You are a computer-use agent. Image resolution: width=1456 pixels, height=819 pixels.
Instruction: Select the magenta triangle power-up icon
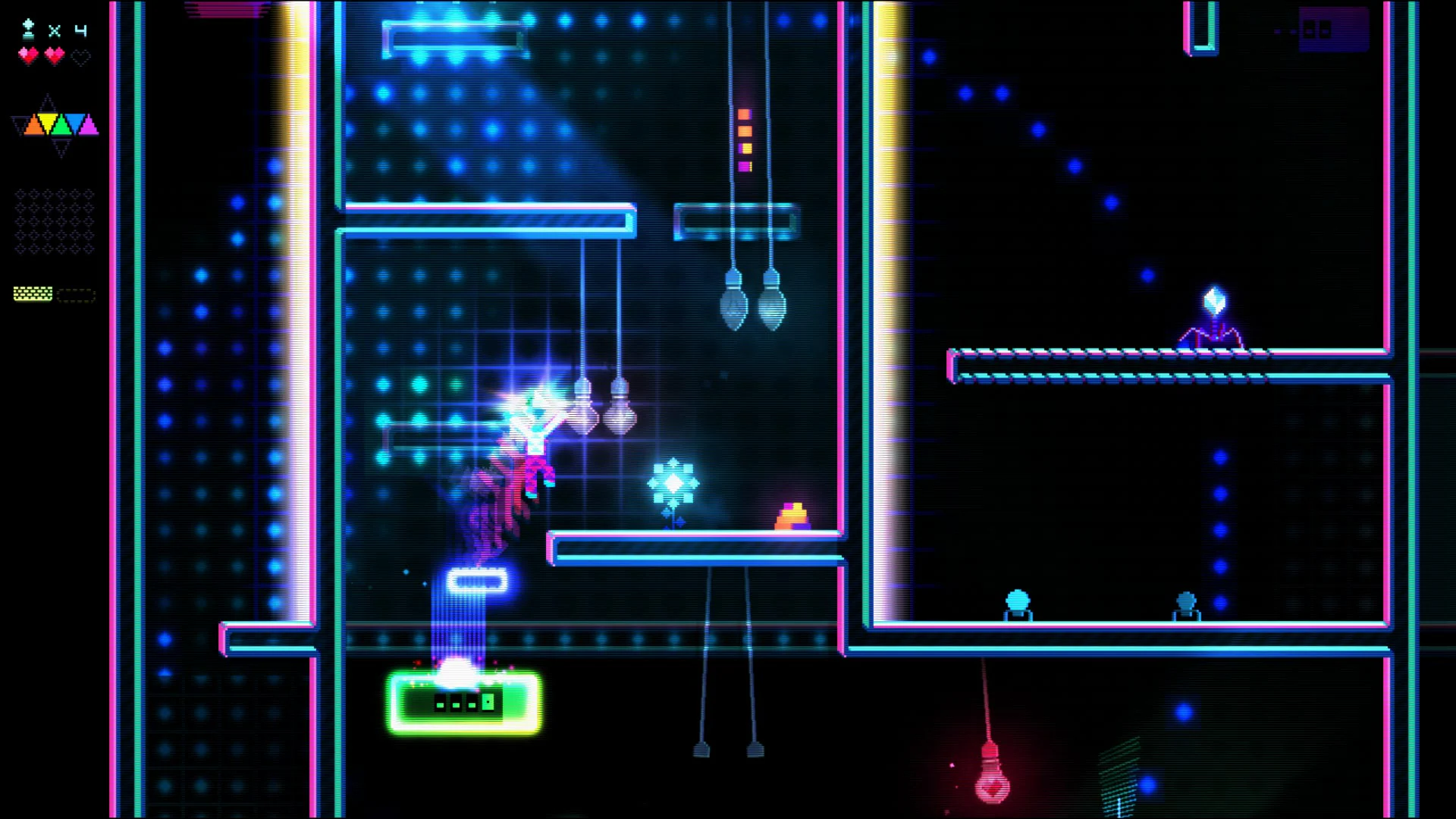(x=89, y=124)
